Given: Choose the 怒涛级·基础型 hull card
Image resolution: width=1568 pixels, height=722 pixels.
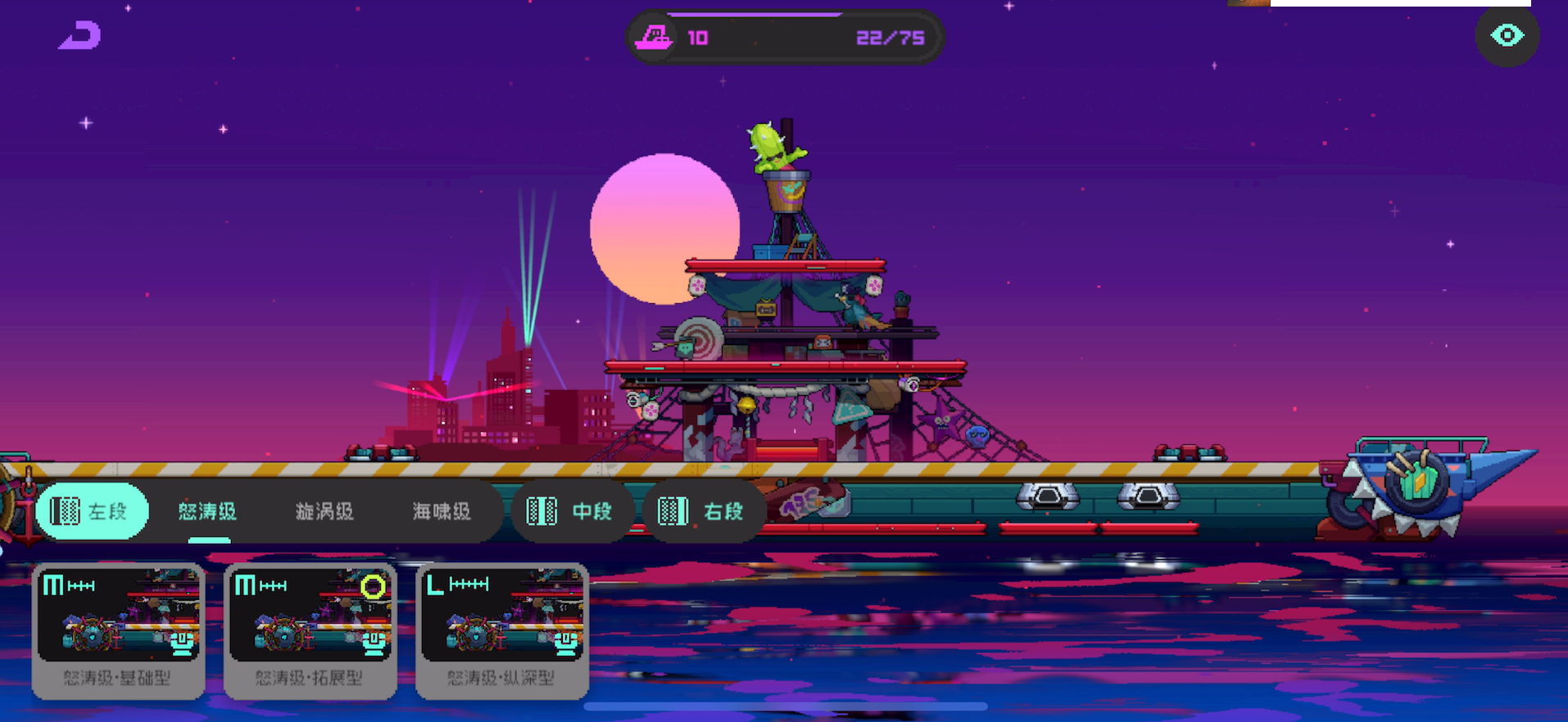Looking at the screenshot, I should click(118, 629).
